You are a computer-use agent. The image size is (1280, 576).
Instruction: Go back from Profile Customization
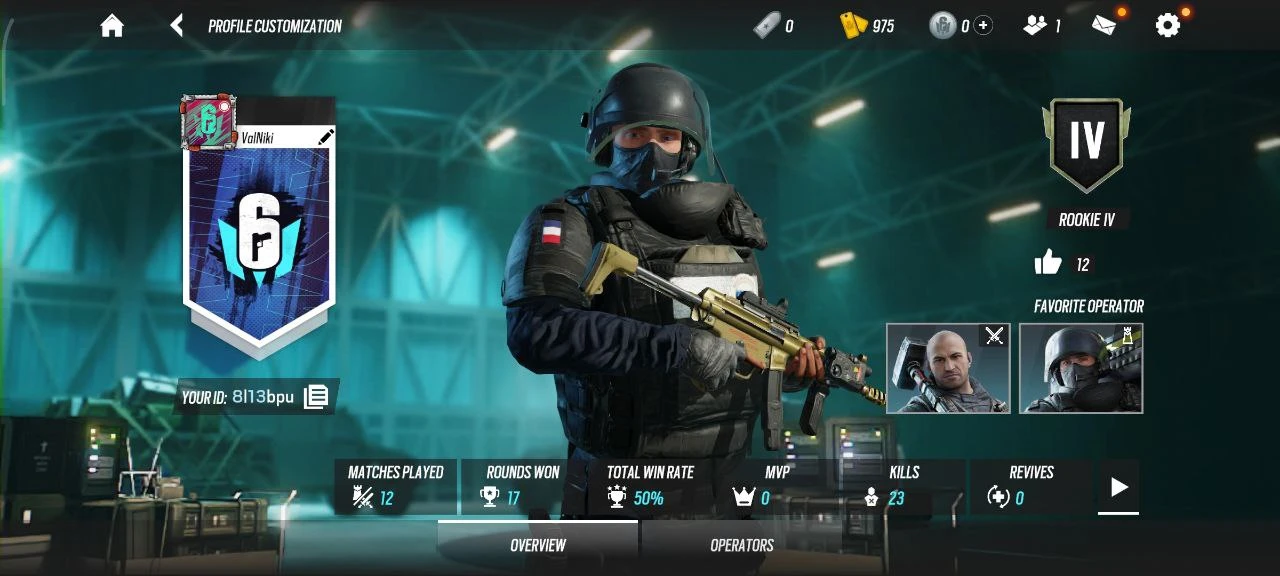(177, 26)
